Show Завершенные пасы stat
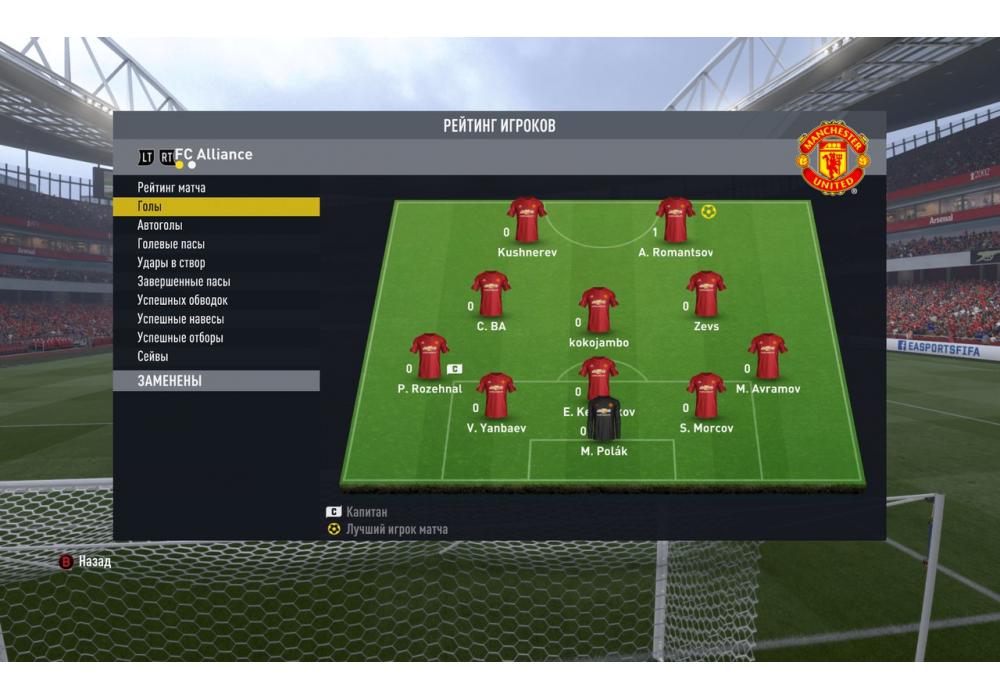The width and height of the screenshot is (1000, 700). pos(184,282)
